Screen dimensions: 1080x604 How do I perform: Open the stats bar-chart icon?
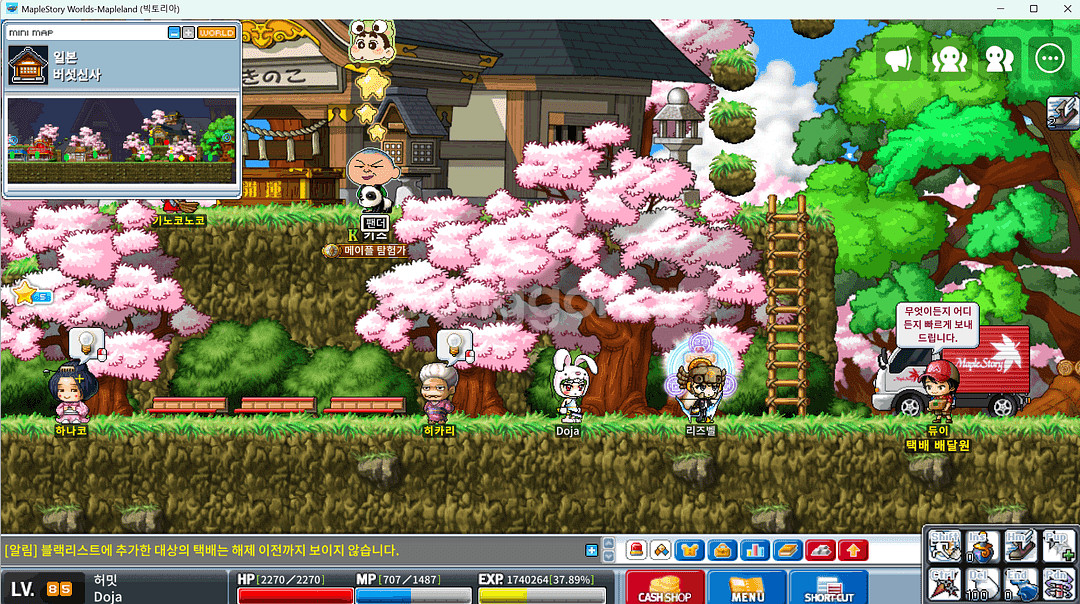point(755,550)
